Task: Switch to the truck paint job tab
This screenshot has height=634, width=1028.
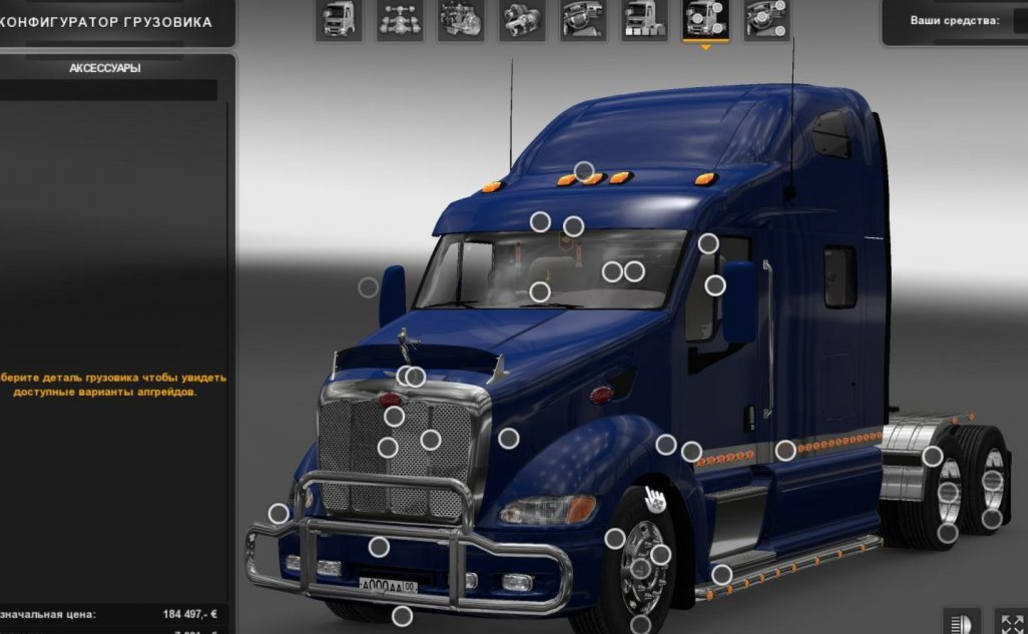Action: [645, 19]
